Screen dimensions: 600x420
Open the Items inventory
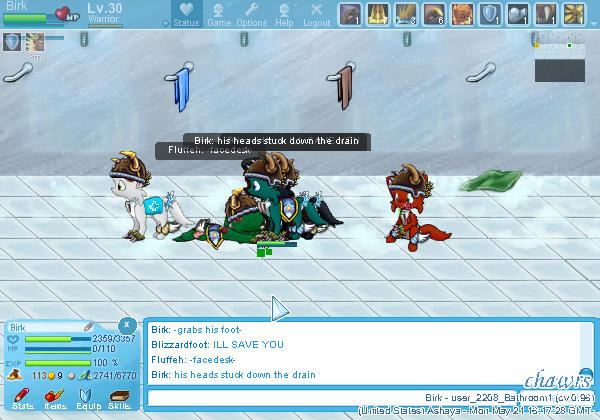point(56,398)
